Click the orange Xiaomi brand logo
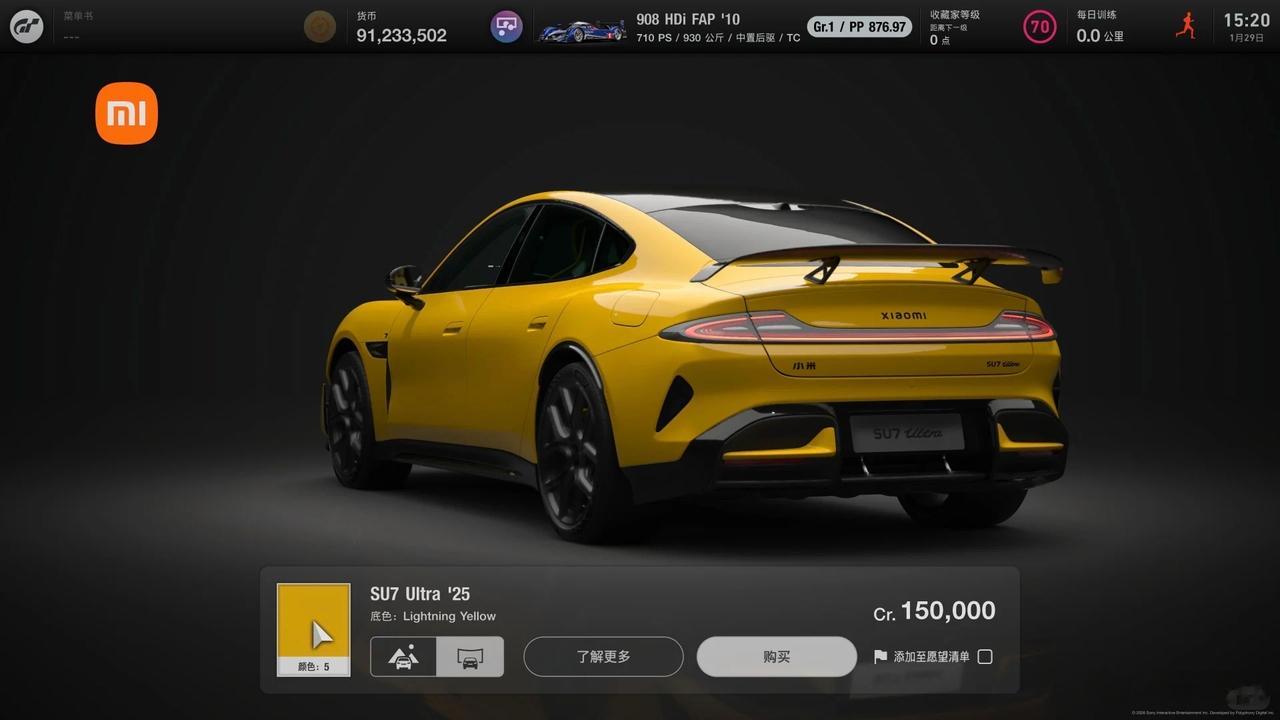 coord(127,113)
